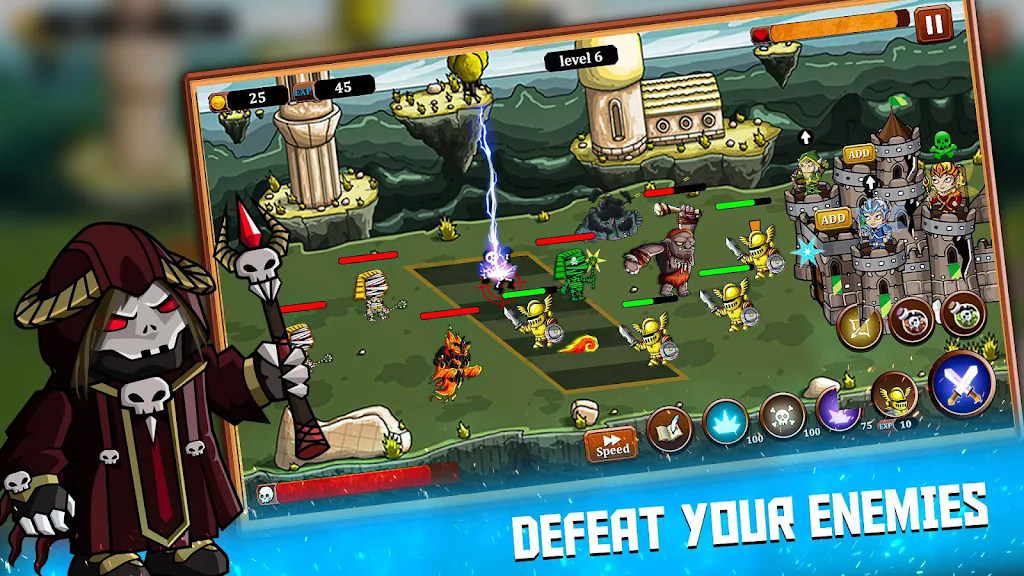This screenshot has height=576, width=1024.
Task: Tap the crossed swords attack button
Action: [x=961, y=382]
